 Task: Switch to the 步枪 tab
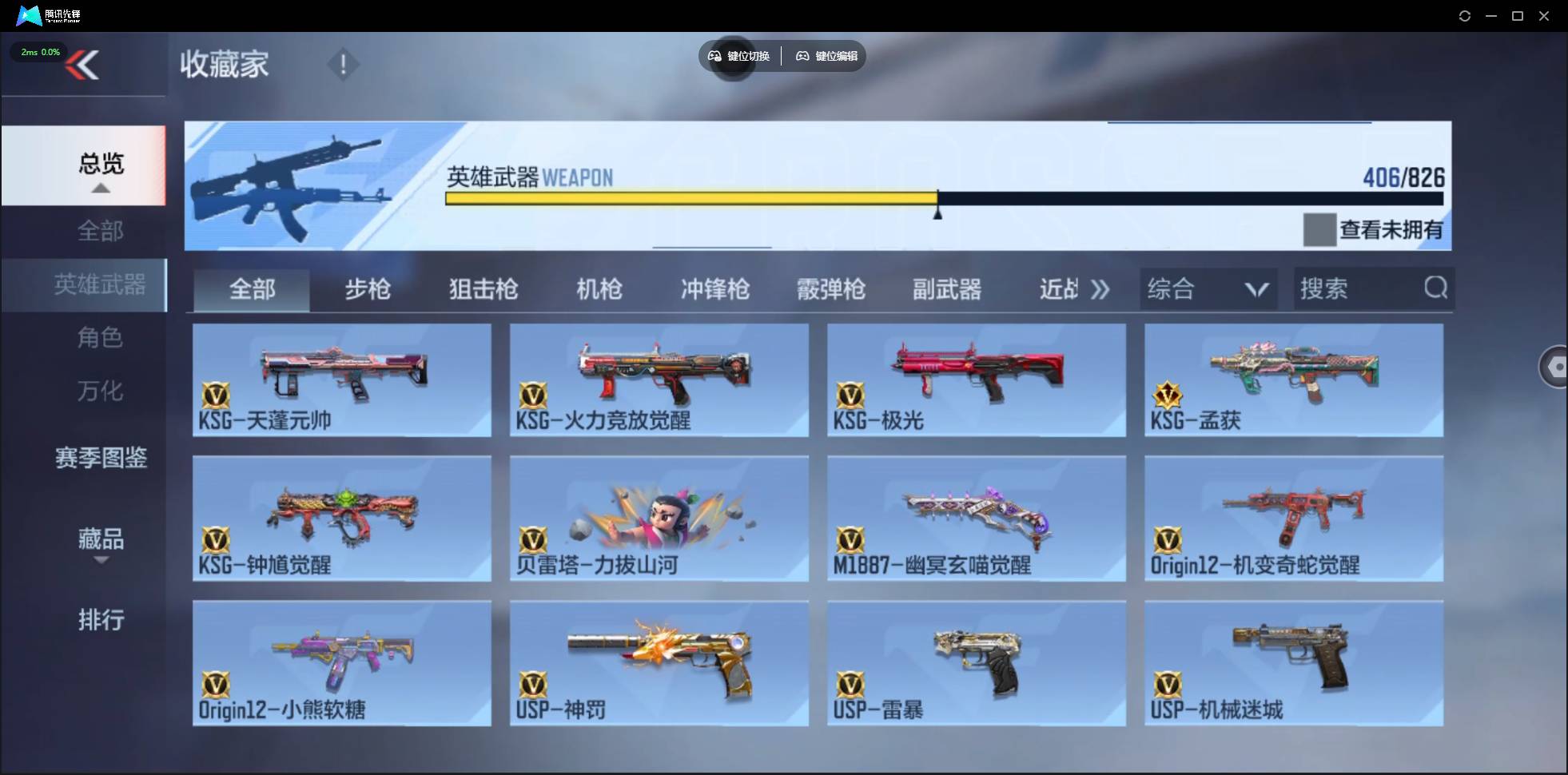[x=368, y=289]
